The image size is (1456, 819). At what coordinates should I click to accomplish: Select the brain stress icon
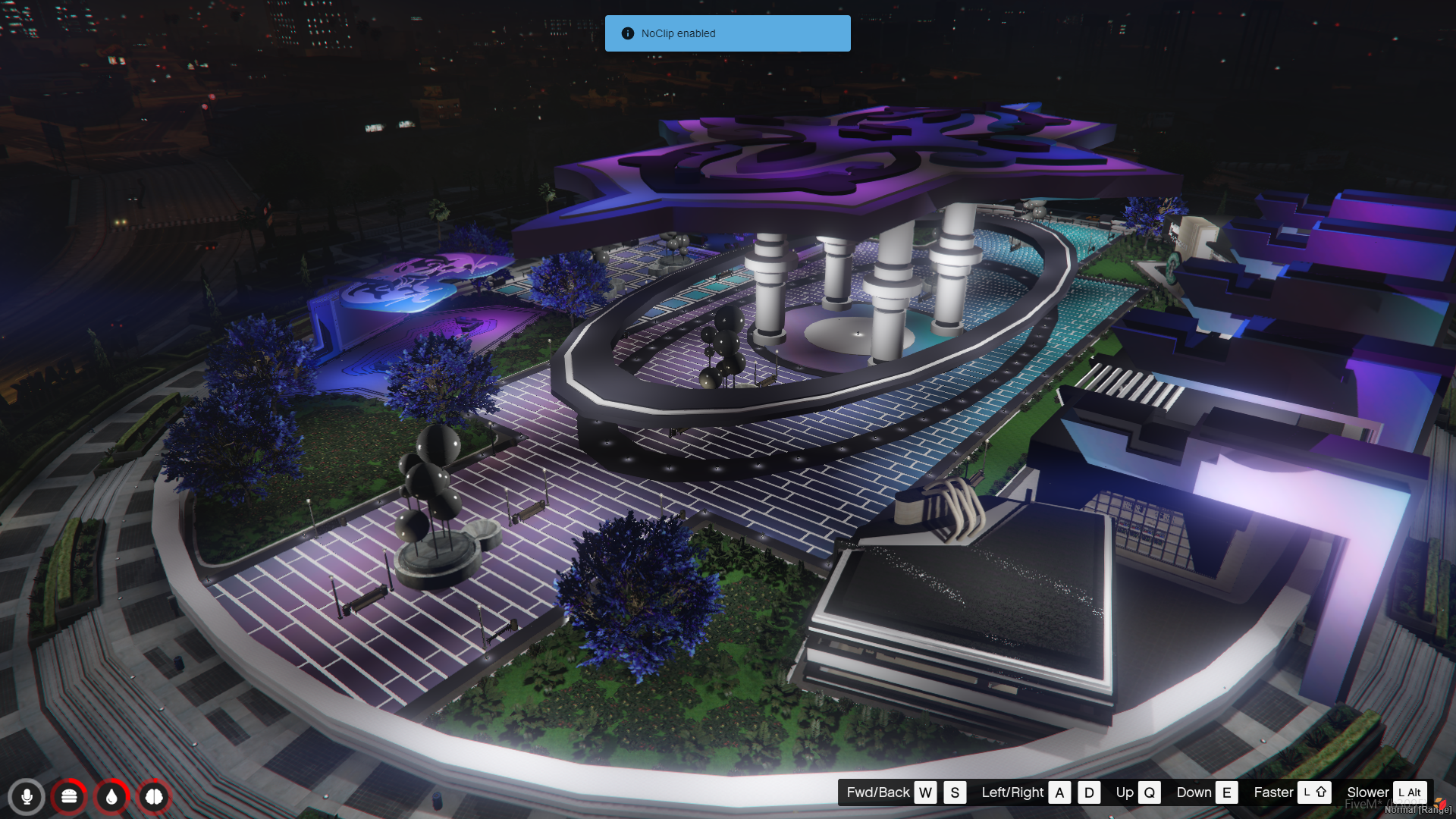tap(154, 797)
